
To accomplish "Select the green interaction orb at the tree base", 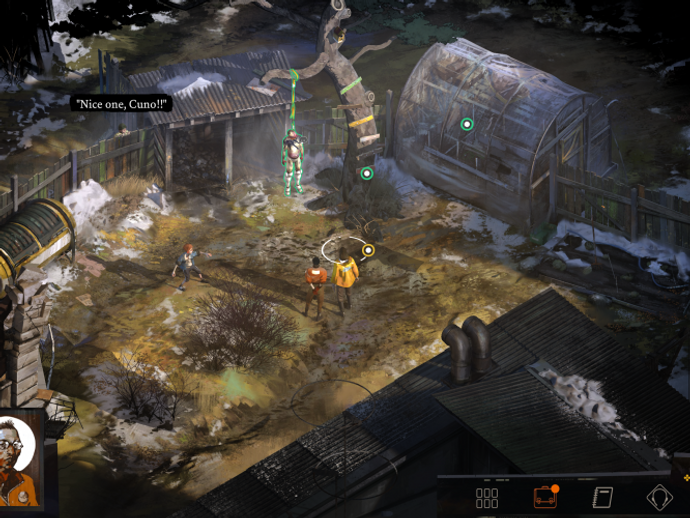I will pos(367,173).
